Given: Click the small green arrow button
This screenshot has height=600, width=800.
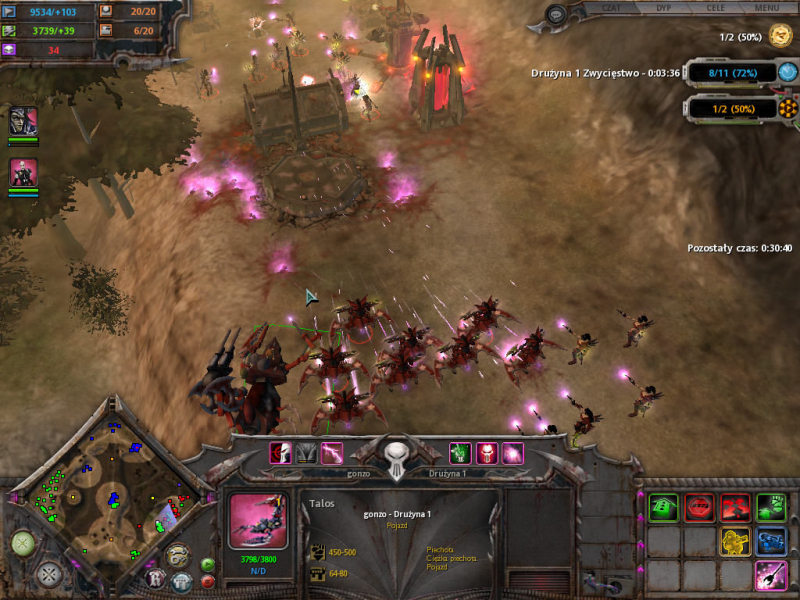Looking at the screenshot, I should pyautogui.click(x=208, y=565).
